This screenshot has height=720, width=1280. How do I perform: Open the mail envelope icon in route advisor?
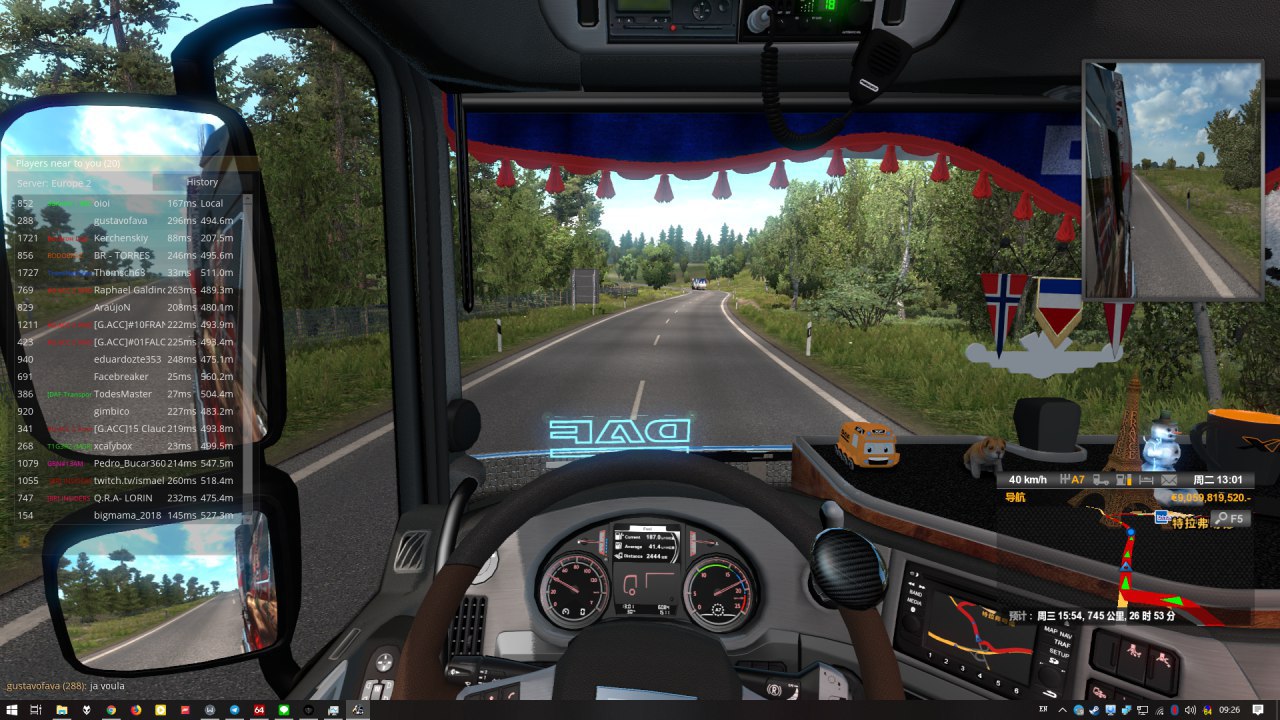[1168, 480]
